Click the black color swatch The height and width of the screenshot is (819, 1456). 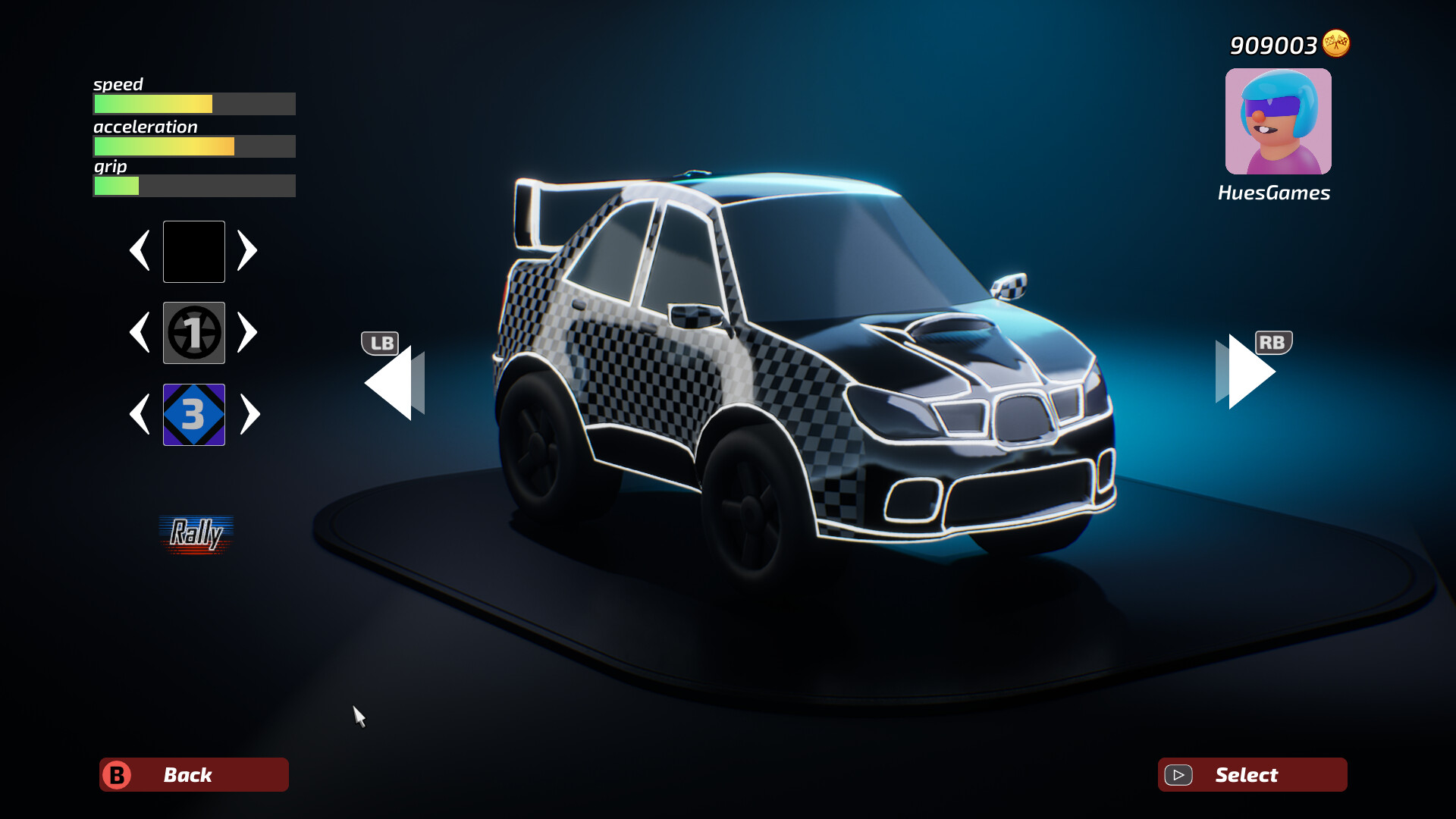(x=193, y=251)
